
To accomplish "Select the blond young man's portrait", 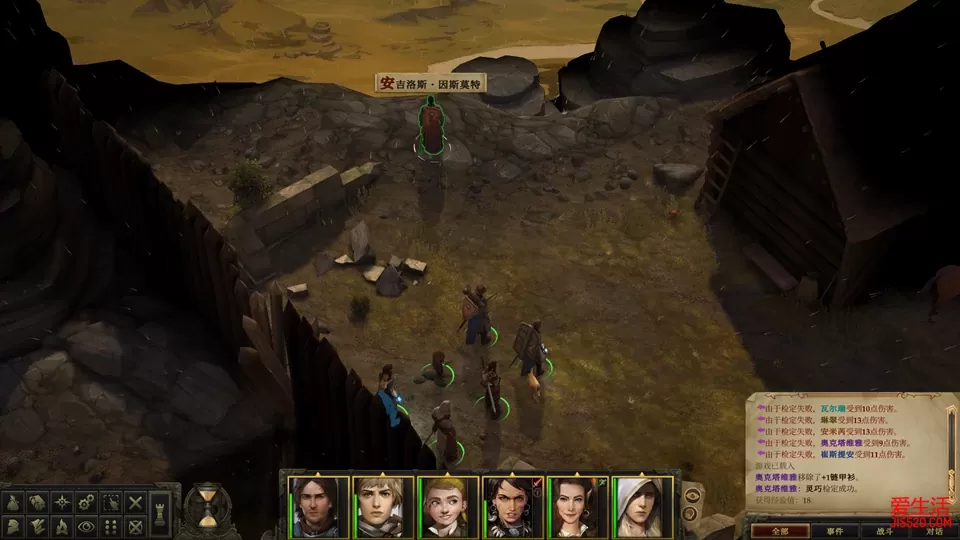I will click(383, 506).
